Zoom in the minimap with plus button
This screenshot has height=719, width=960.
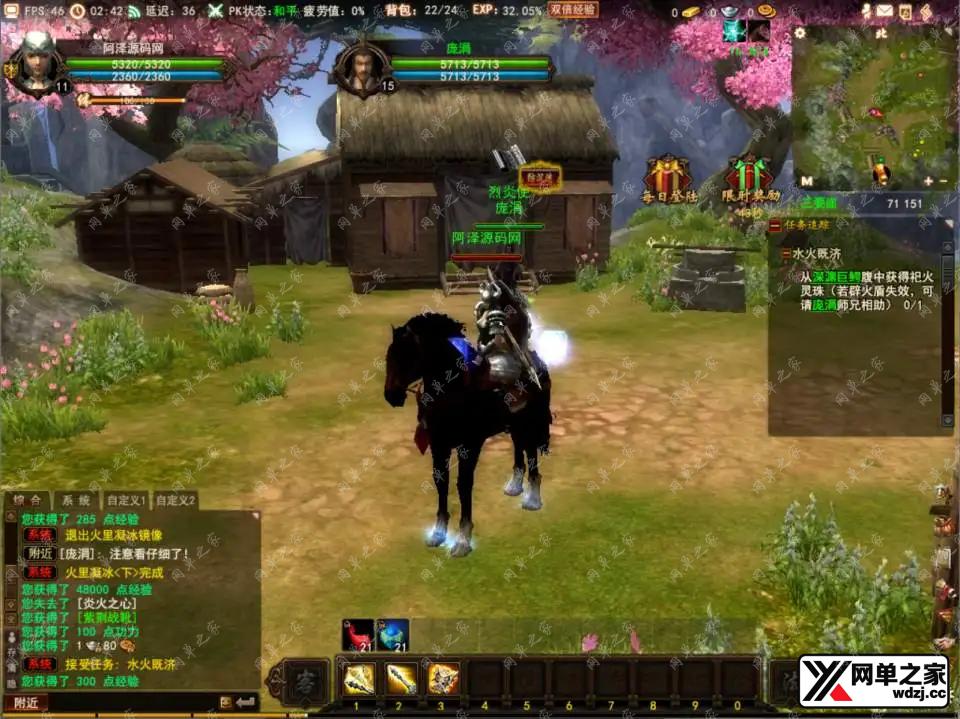click(928, 181)
